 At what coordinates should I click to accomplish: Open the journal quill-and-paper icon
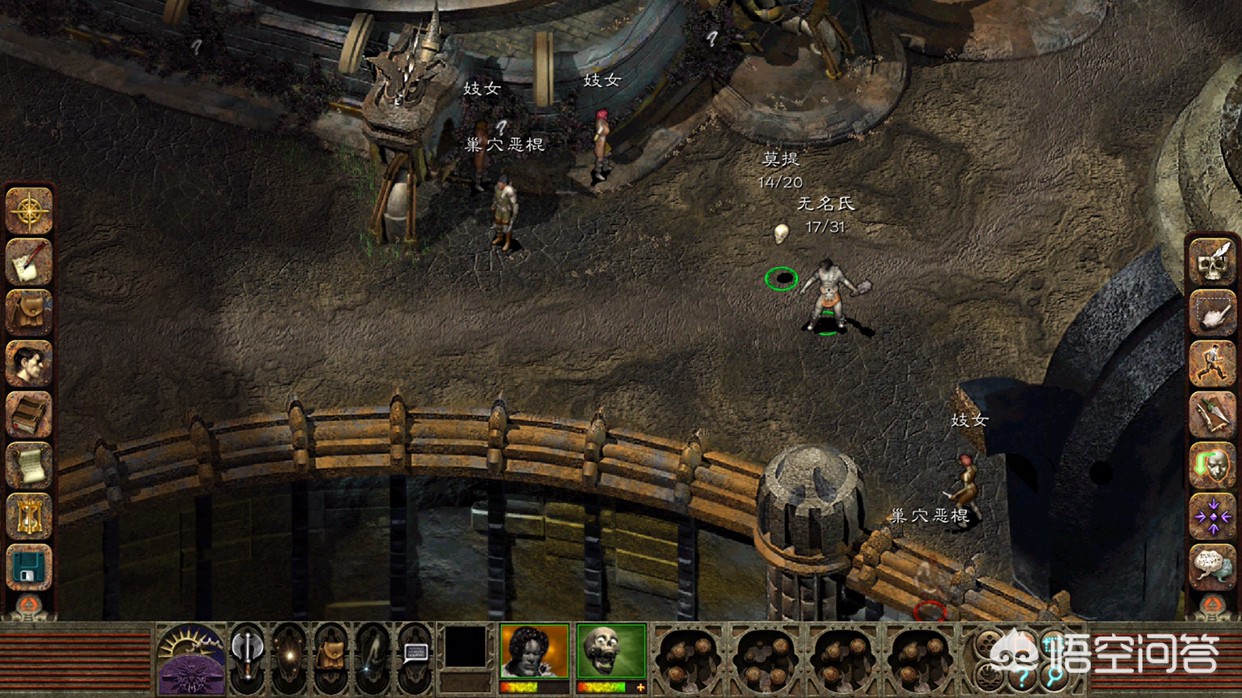29,262
